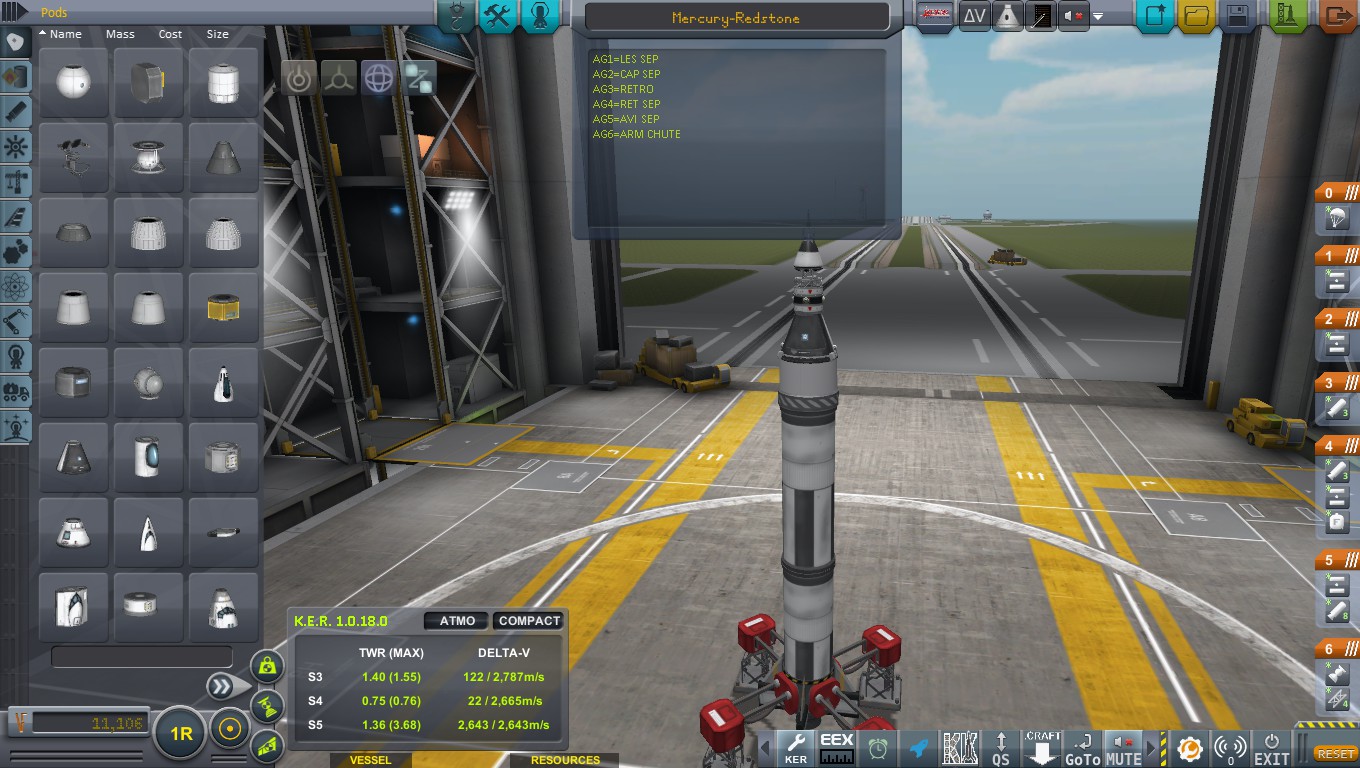
Task: Toggle ATMO mode in the K.E.R. panel
Action: point(457,621)
